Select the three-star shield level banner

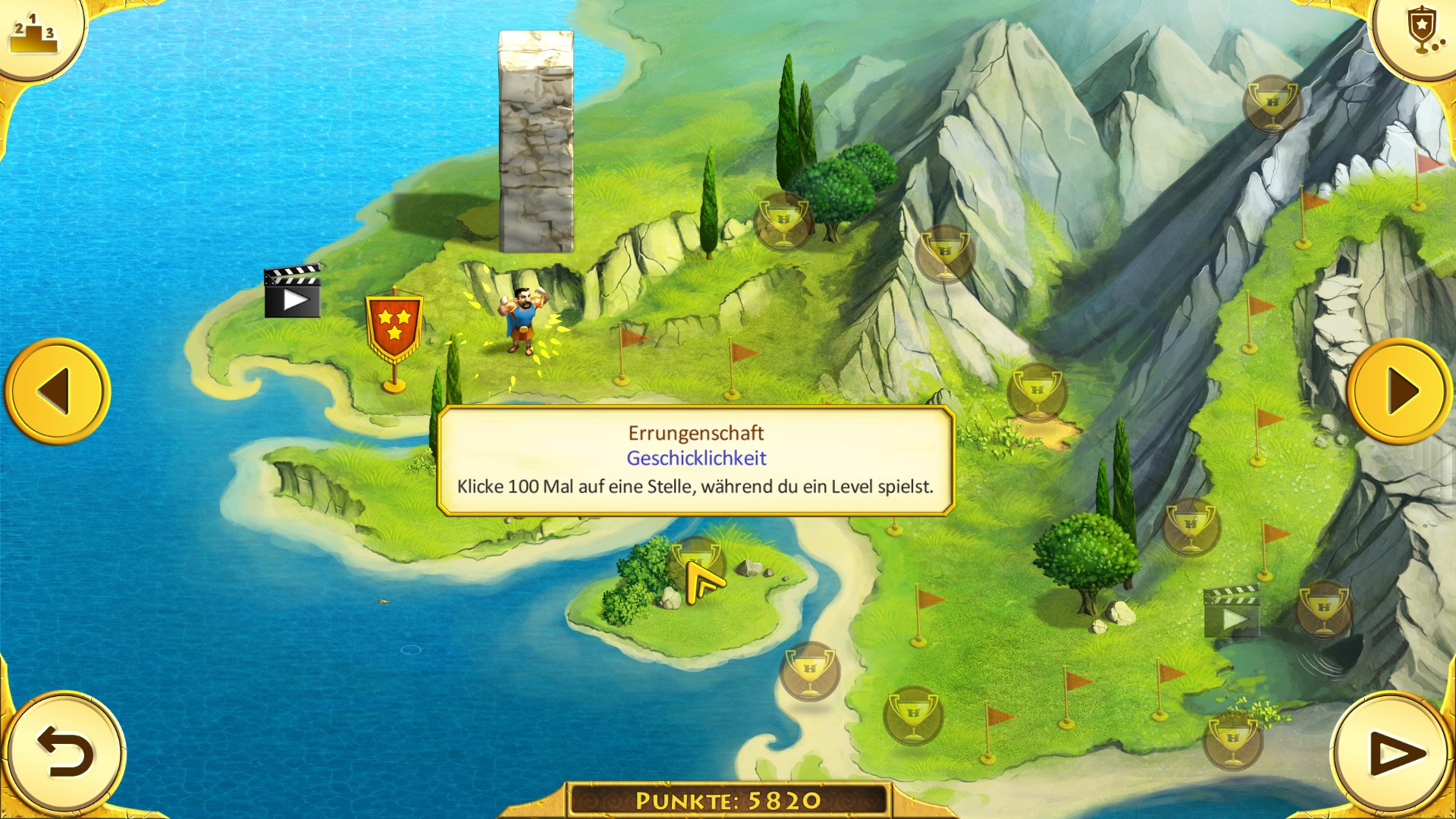[394, 331]
